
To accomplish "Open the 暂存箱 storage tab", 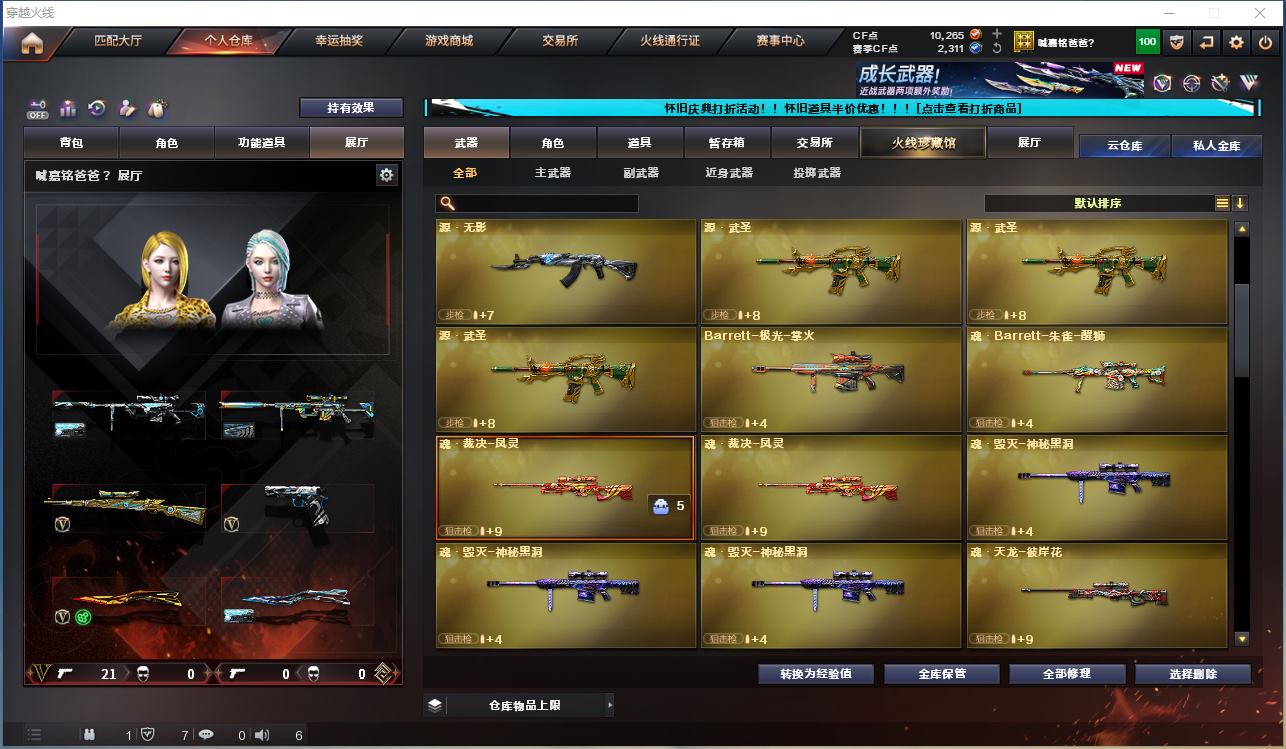I will pyautogui.click(x=727, y=143).
